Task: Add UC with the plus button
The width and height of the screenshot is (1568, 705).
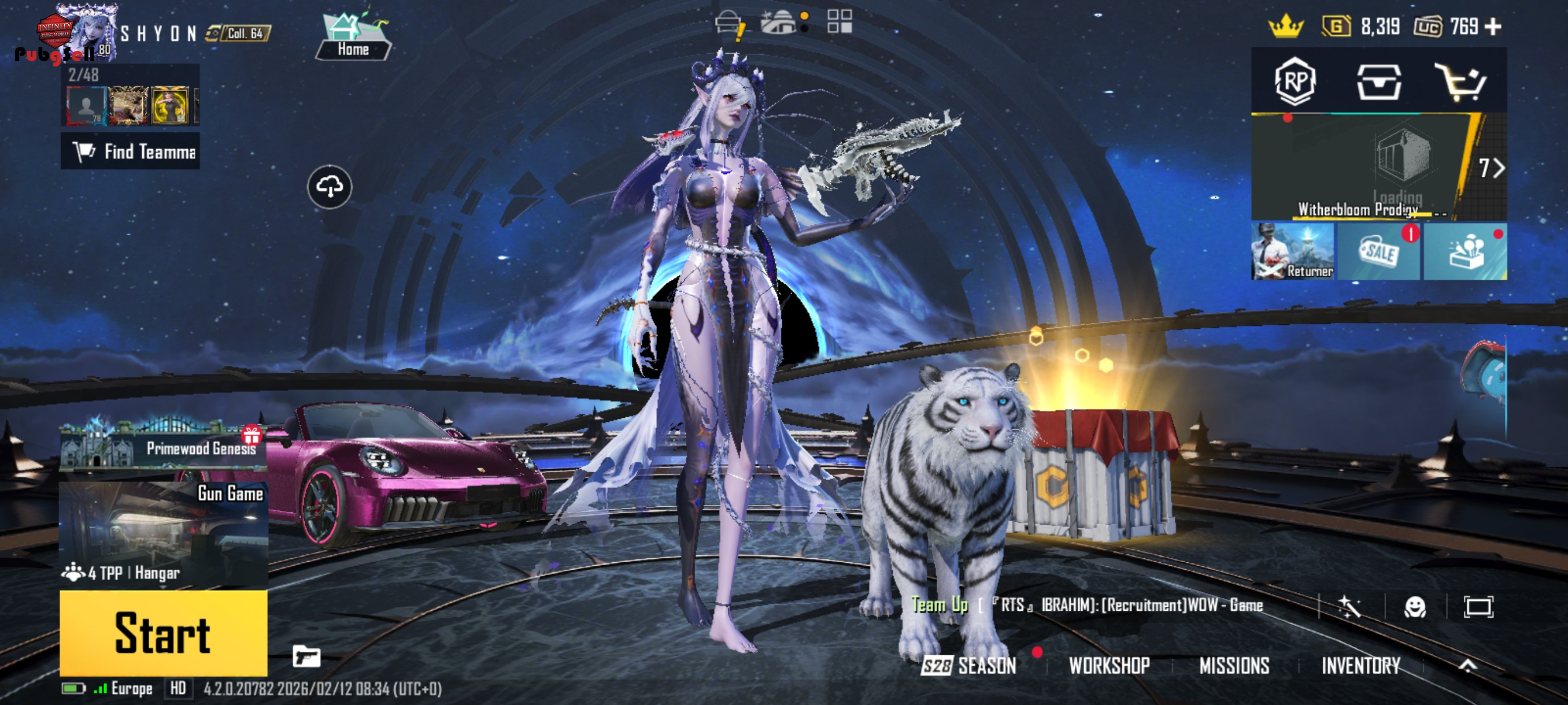Action: pyautogui.click(x=1494, y=27)
